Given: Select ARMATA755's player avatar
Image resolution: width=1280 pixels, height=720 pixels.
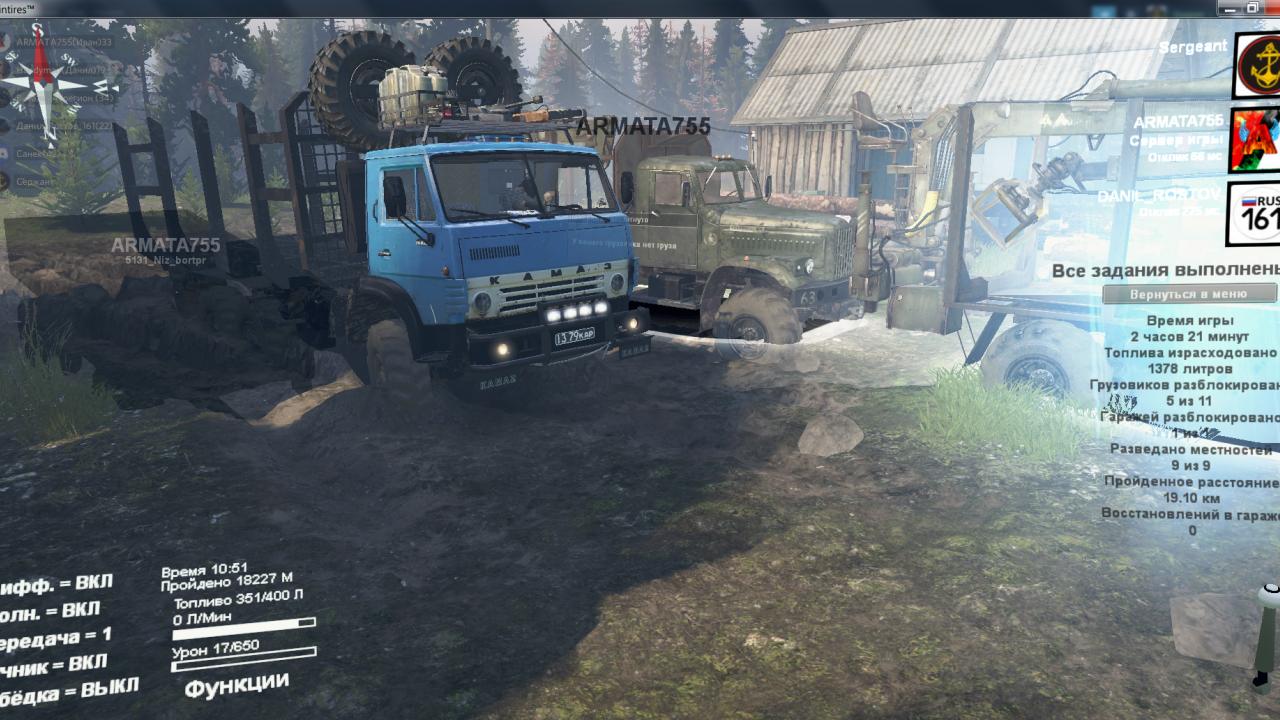Looking at the screenshot, I should coord(1254,139).
